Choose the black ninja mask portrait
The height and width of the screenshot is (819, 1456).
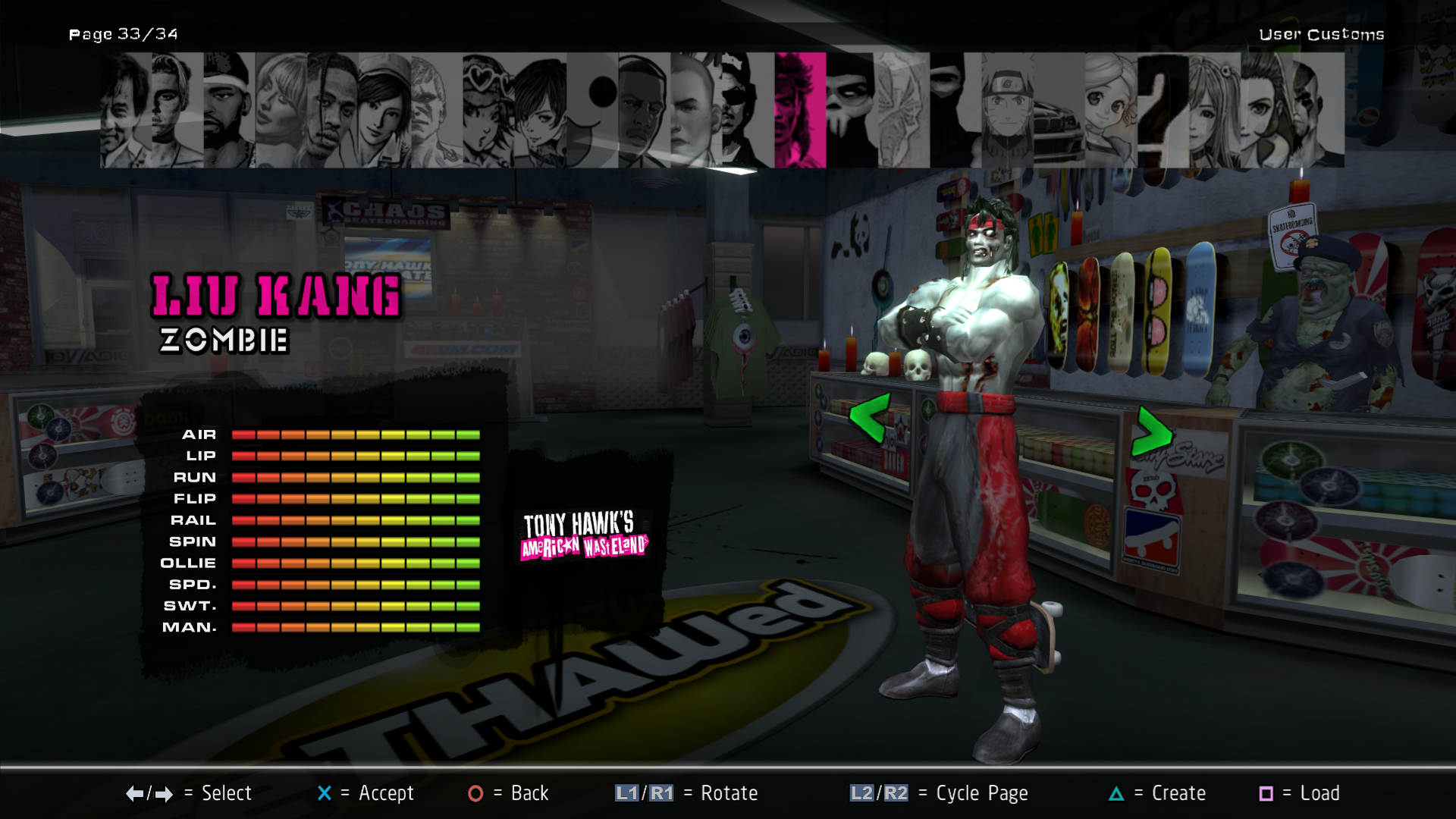click(x=954, y=110)
